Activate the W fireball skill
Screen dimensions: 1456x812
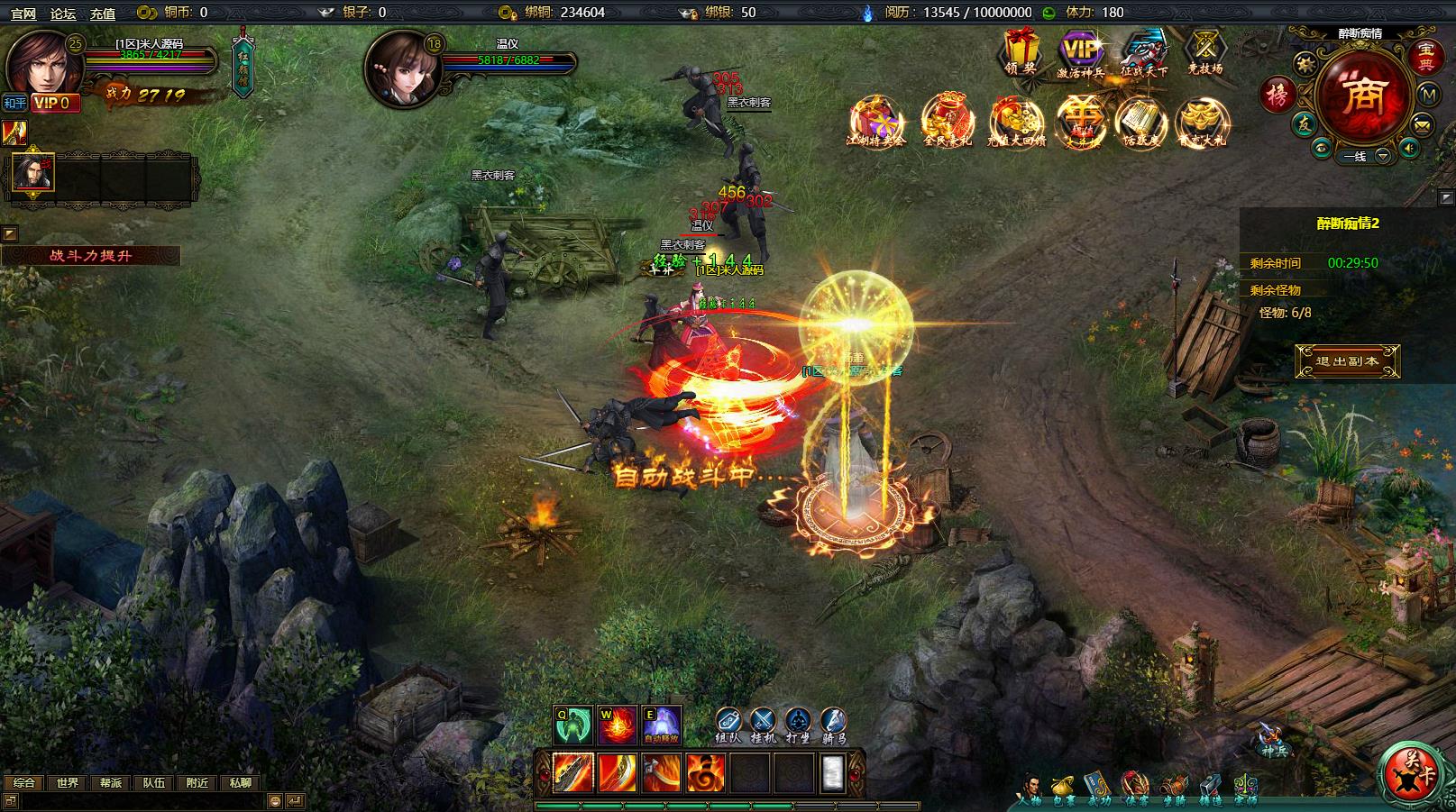point(618,725)
